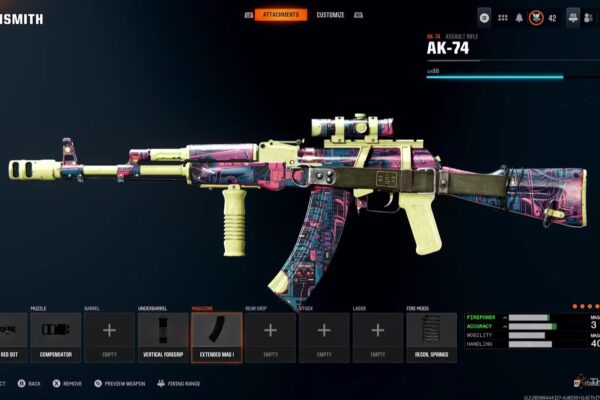
Task: Select the Attachments tab
Action: (x=281, y=15)
